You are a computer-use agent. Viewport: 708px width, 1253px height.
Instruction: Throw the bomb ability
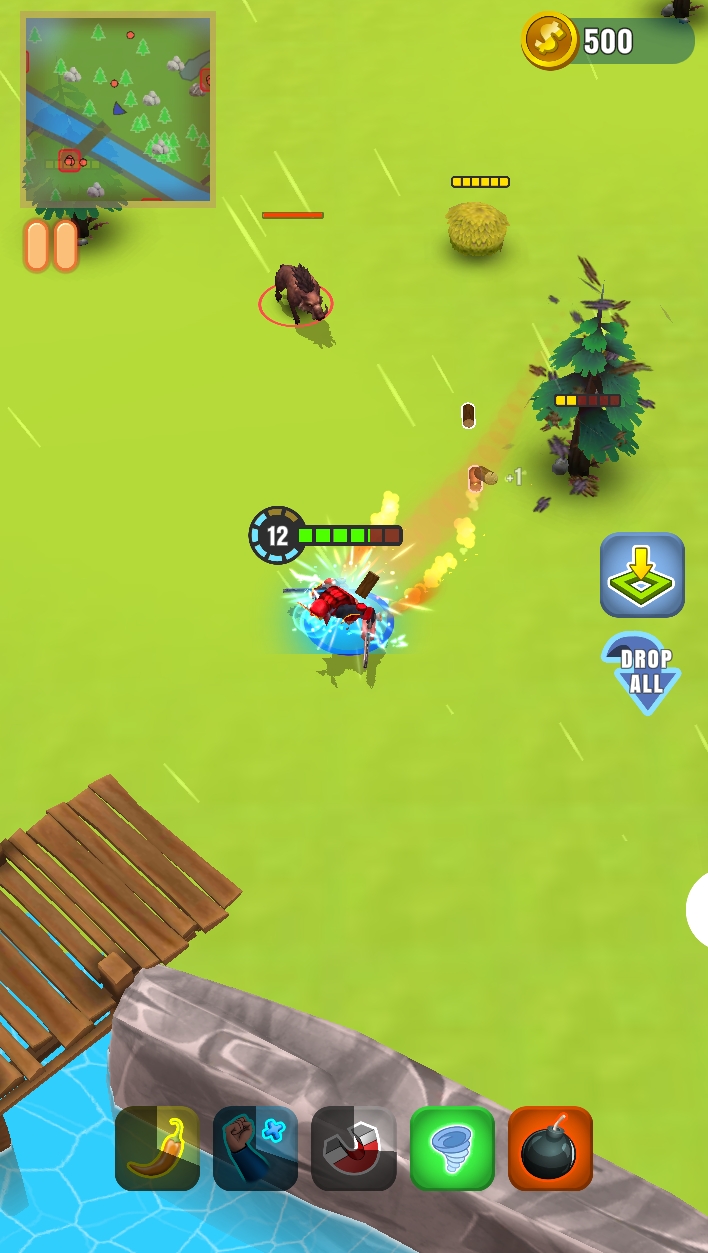click(550, 1148)
